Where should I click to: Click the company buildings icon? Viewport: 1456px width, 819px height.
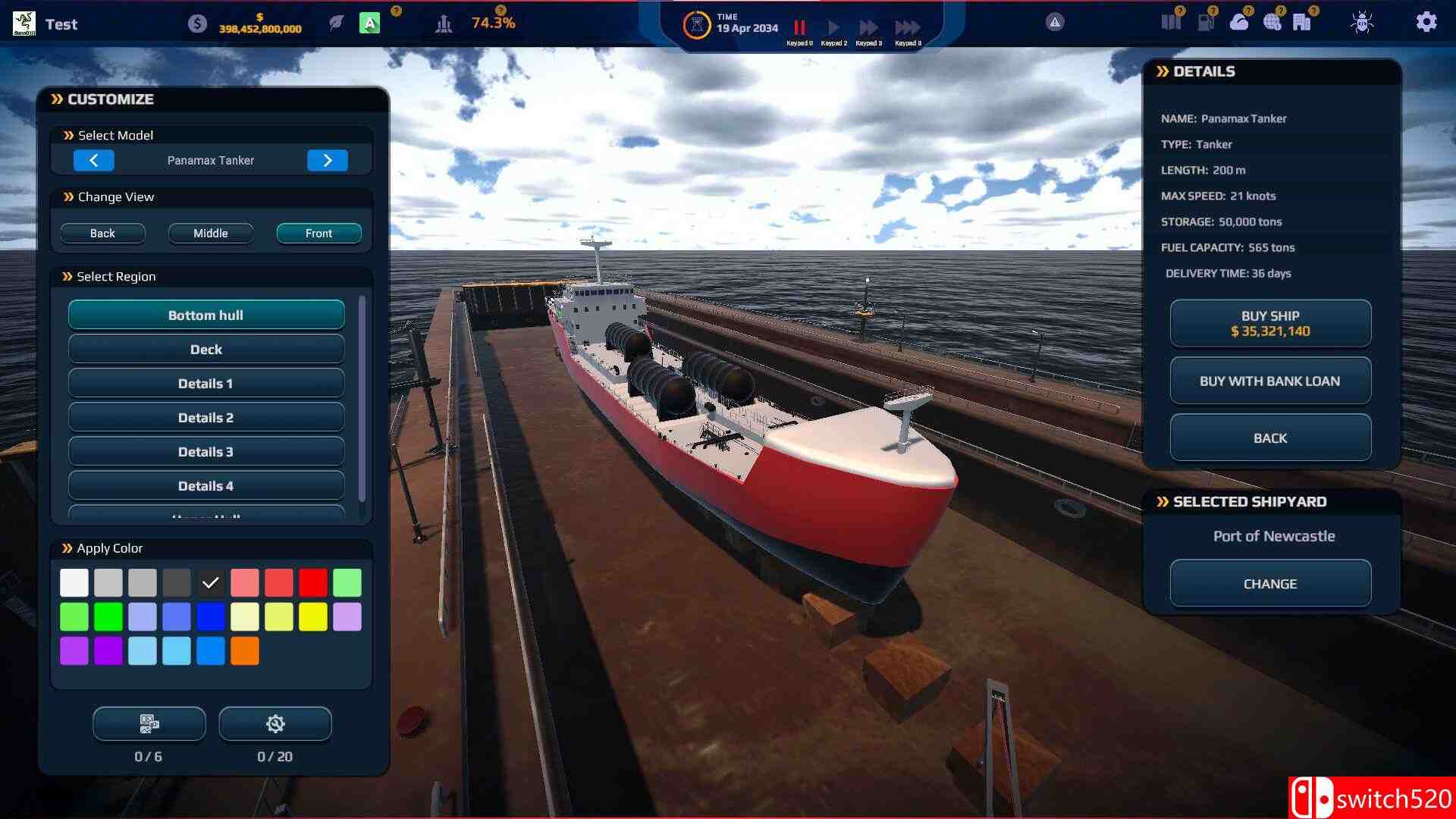coord(1300,22)
